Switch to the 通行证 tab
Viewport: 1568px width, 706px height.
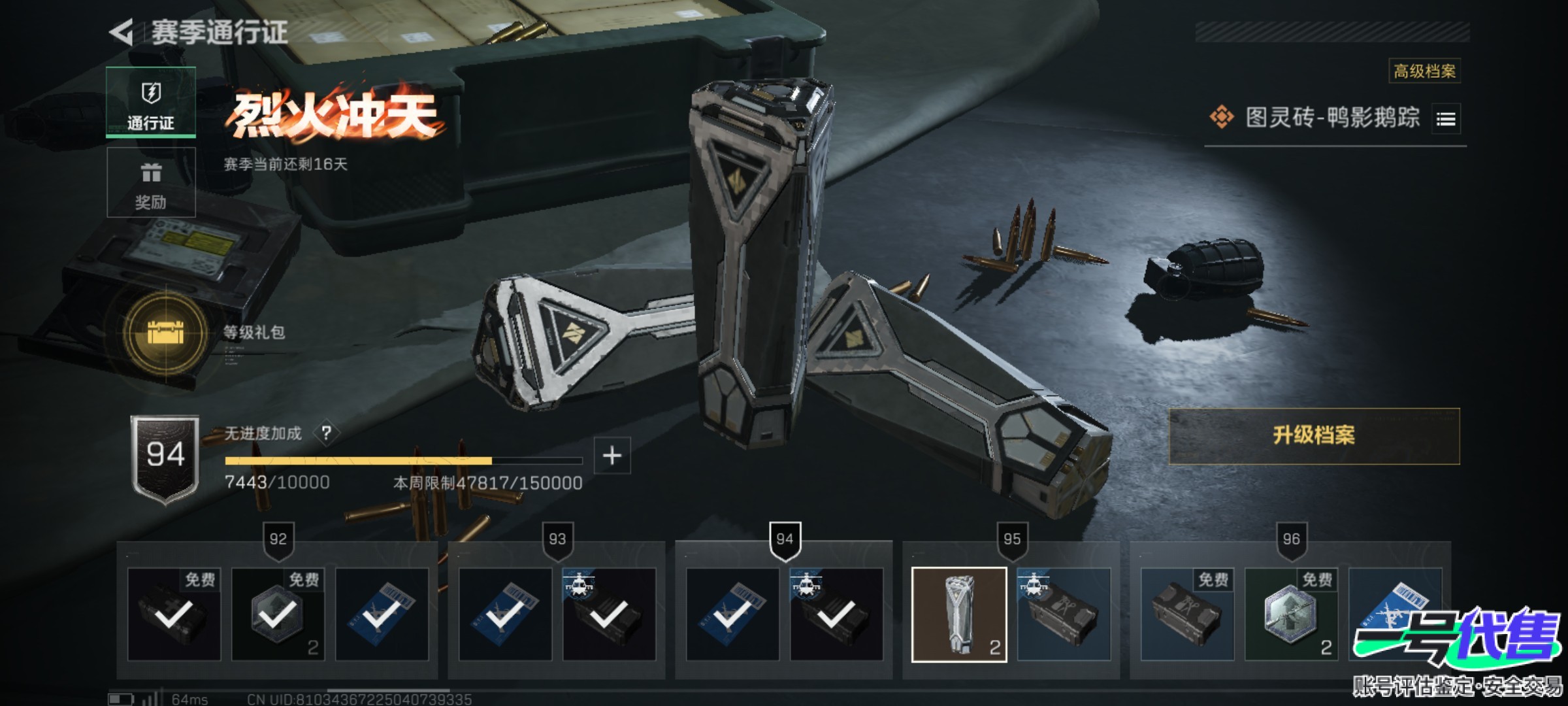151,103
